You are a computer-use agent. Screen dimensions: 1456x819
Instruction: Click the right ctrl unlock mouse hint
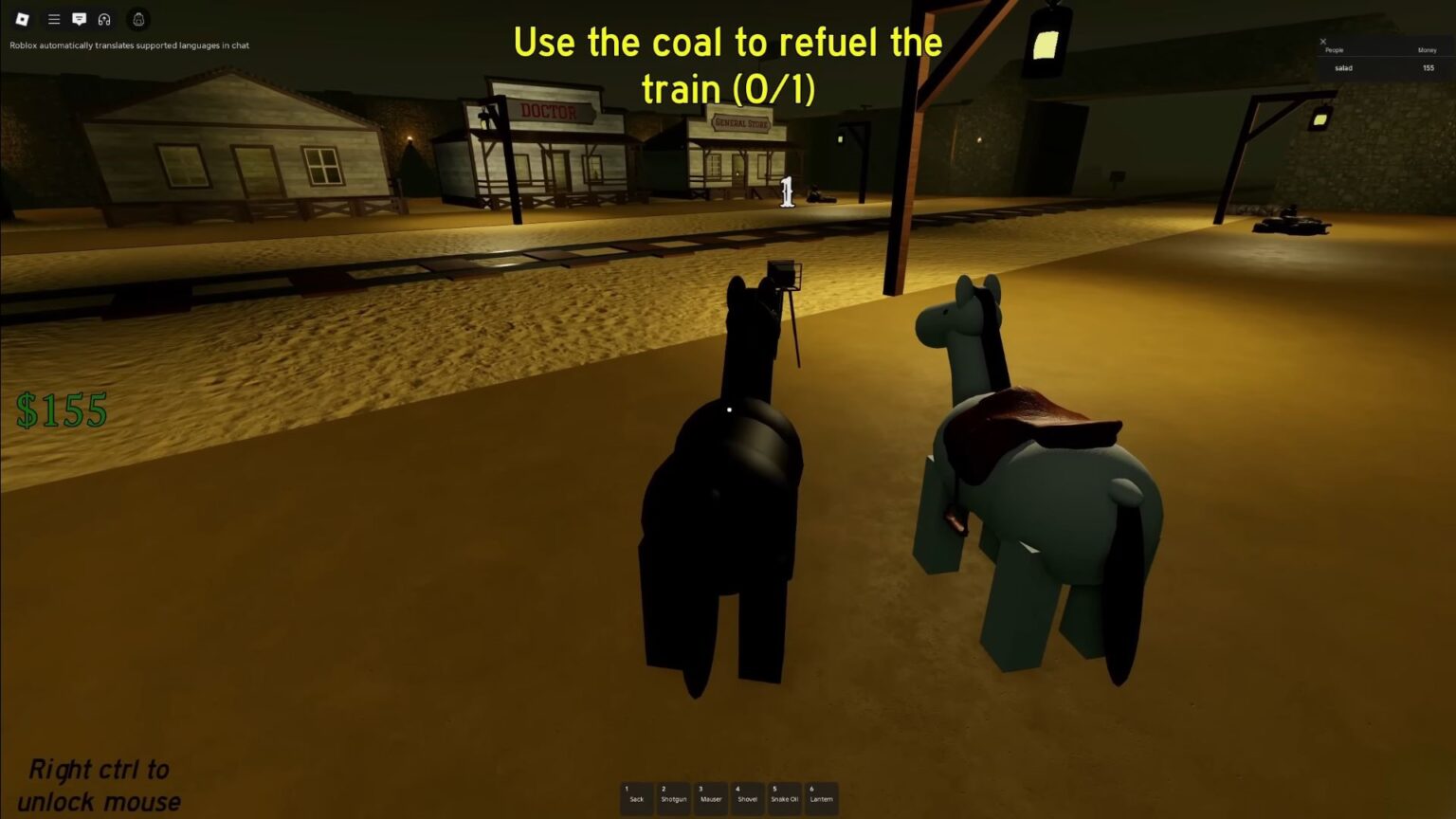coord(98,785)
